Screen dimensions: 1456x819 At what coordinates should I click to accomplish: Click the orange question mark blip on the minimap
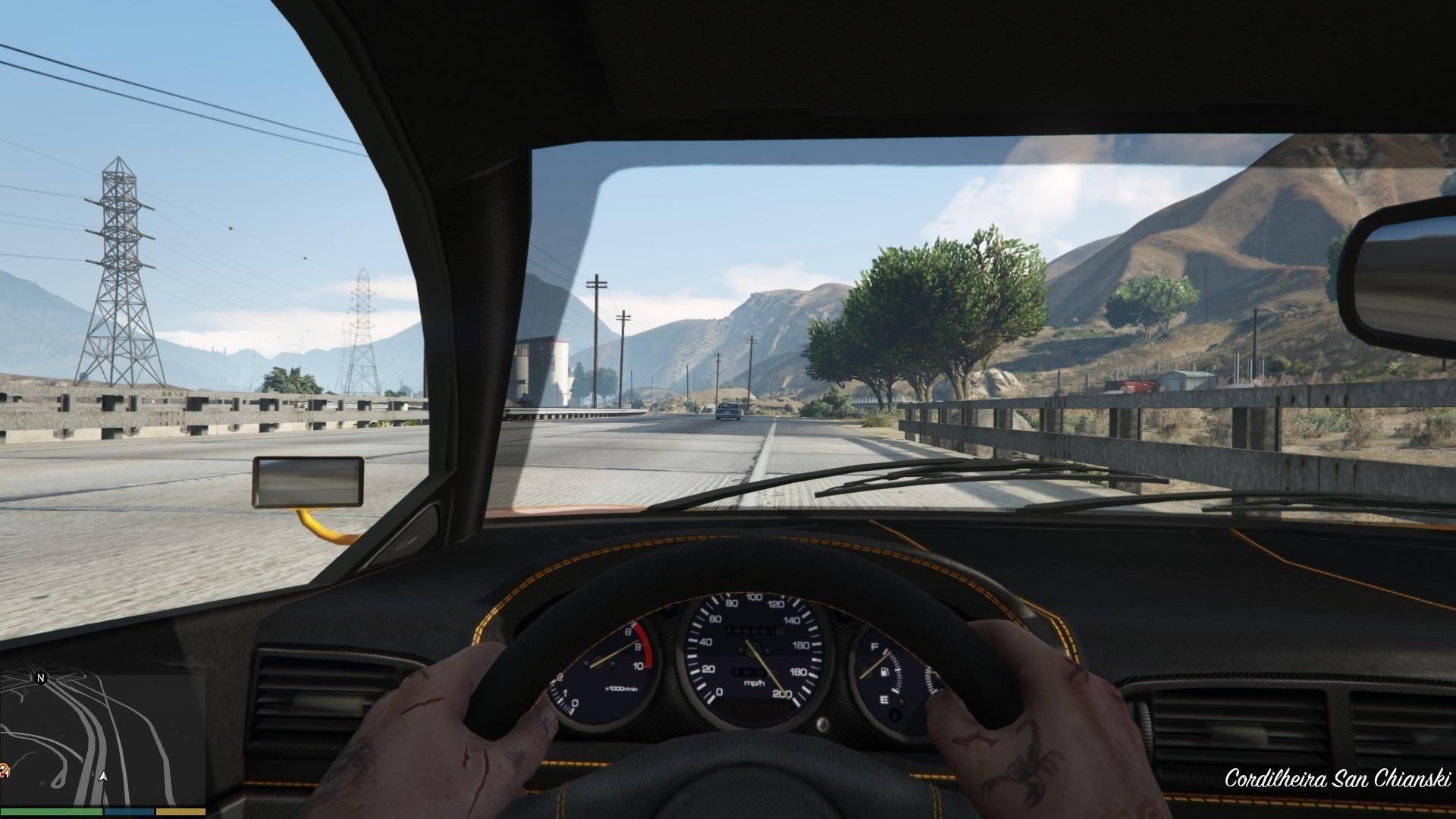click(4, 770)
